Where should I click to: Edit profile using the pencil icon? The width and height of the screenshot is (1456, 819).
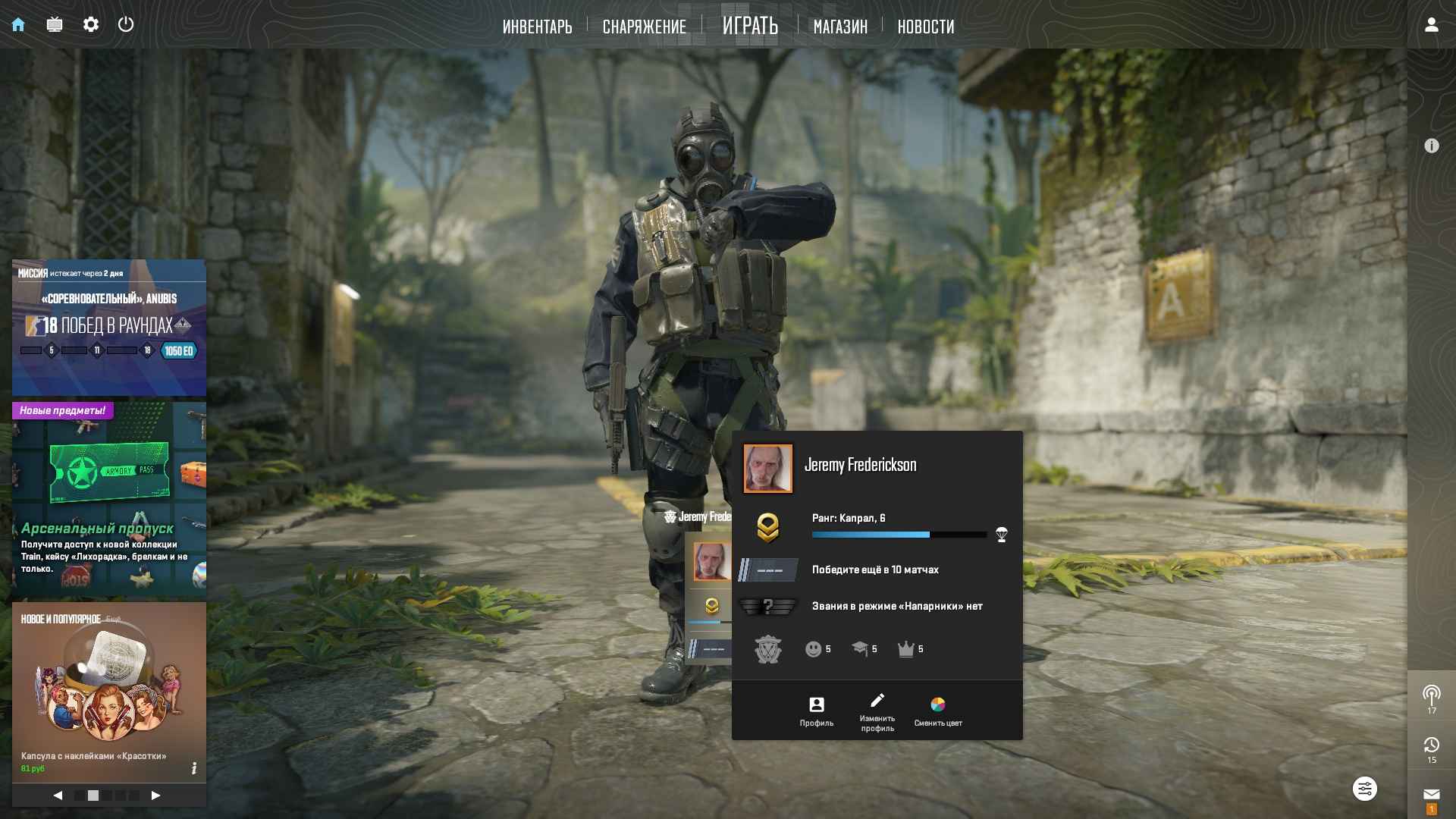pyautogui.click(x=877, y=701)
